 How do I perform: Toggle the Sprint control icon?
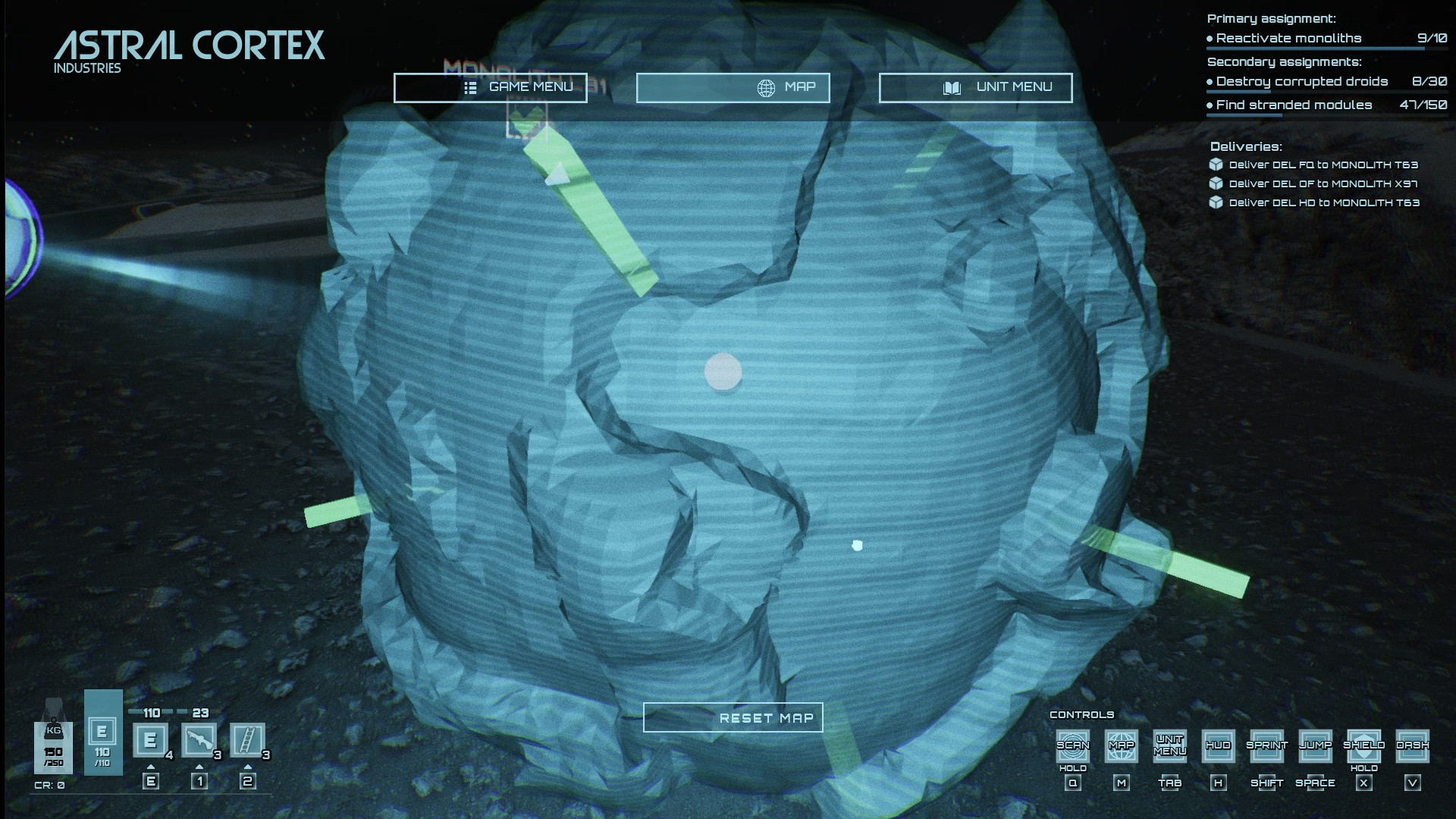click(x=1266, y=747)
